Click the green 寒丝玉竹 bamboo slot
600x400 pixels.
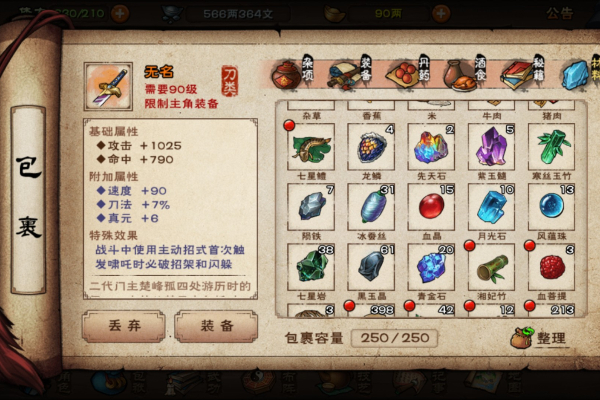click(x=552, y=148)
